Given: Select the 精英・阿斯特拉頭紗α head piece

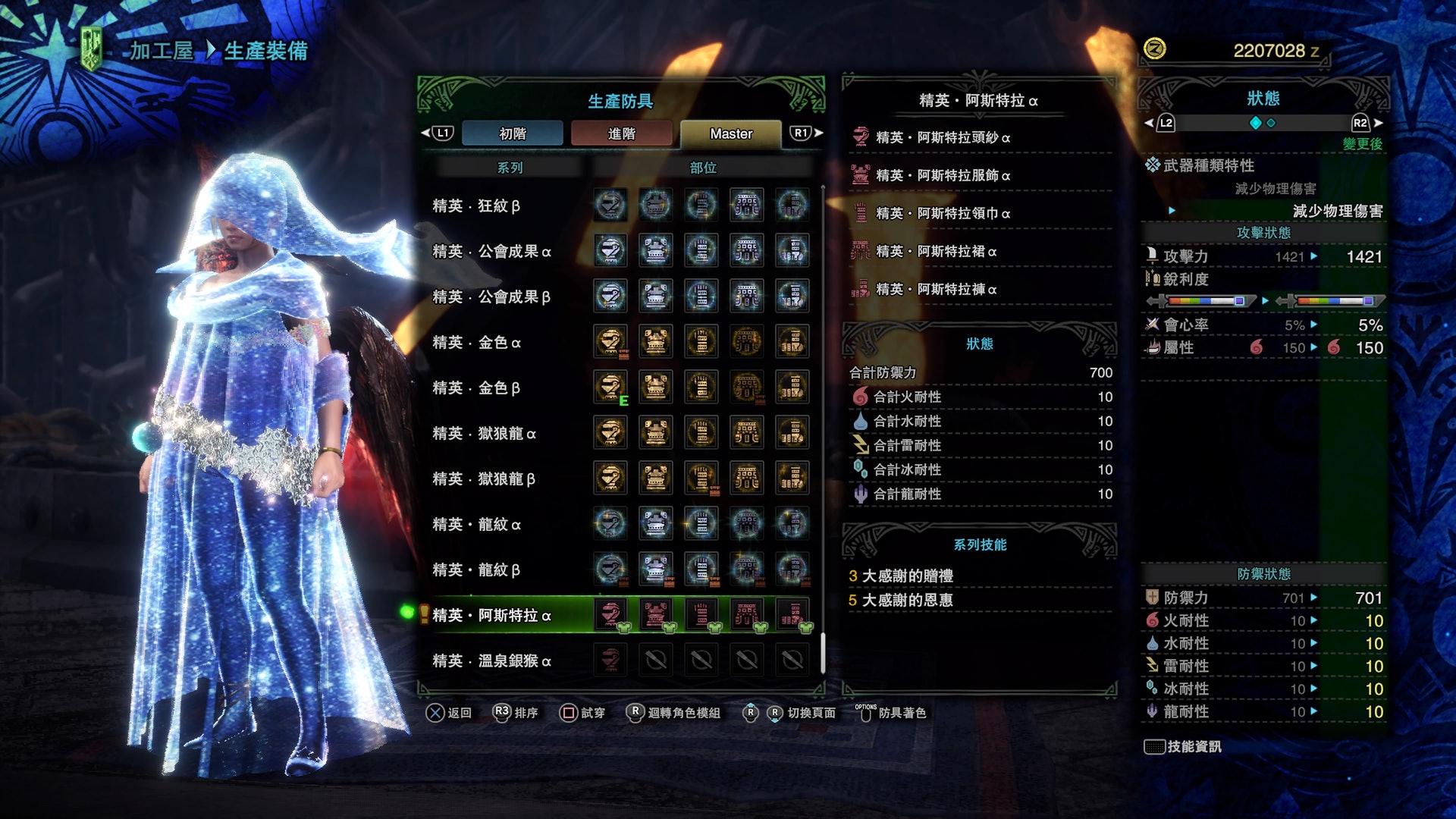Looking at the screenshot, I should click(x=943, y=137).
